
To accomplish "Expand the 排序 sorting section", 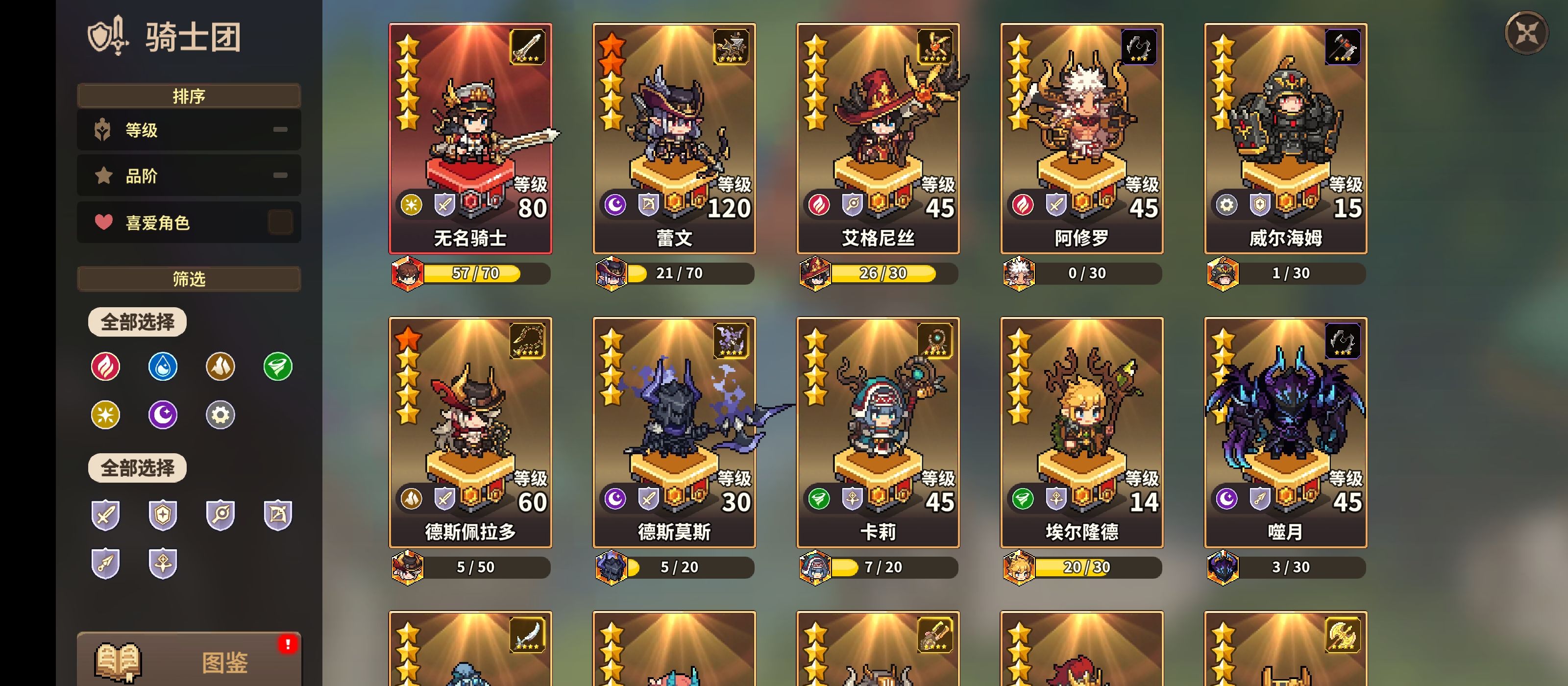I will [188, 96].
